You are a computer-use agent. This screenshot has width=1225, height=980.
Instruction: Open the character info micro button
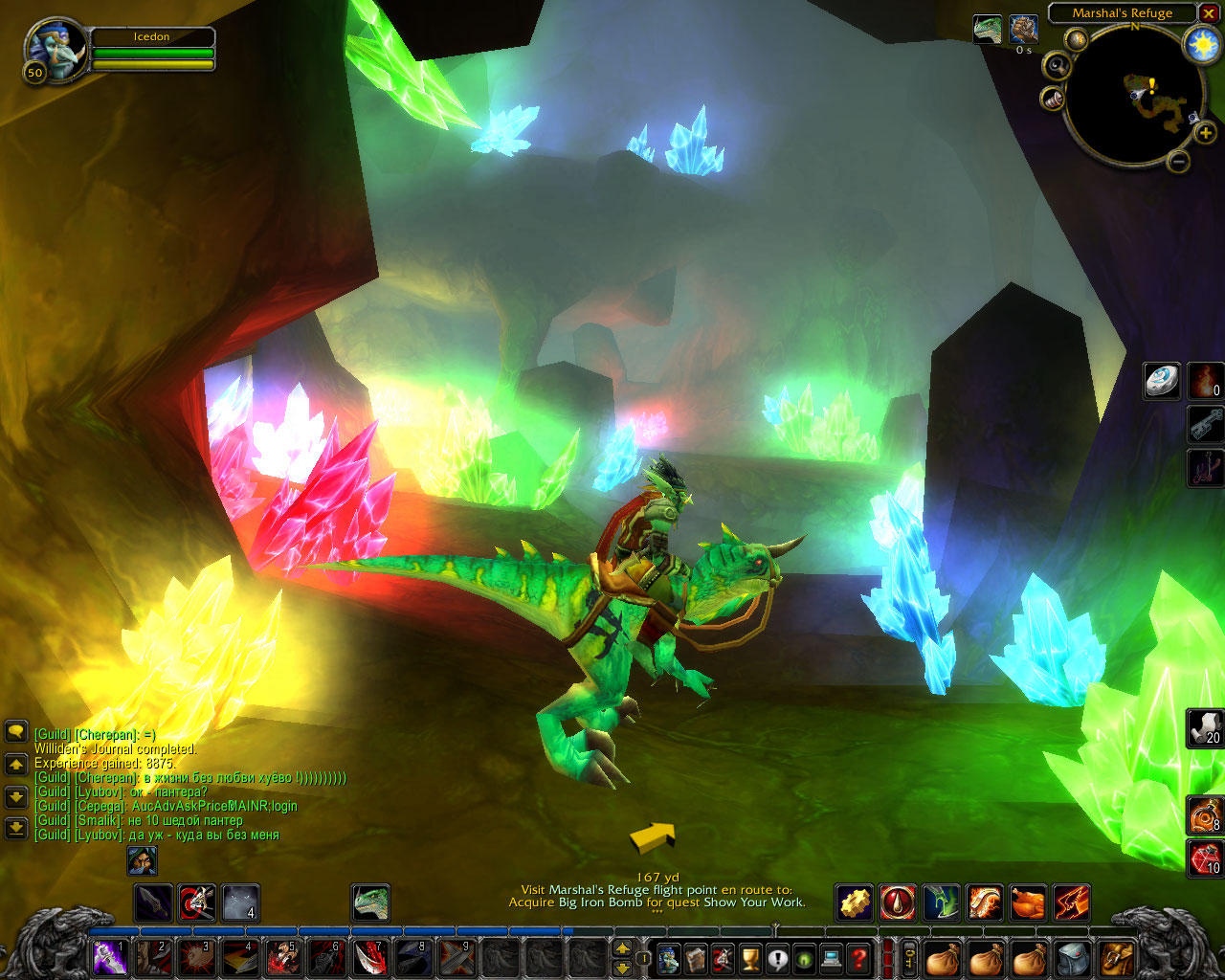pyautogui.click(x=668, y=957)
